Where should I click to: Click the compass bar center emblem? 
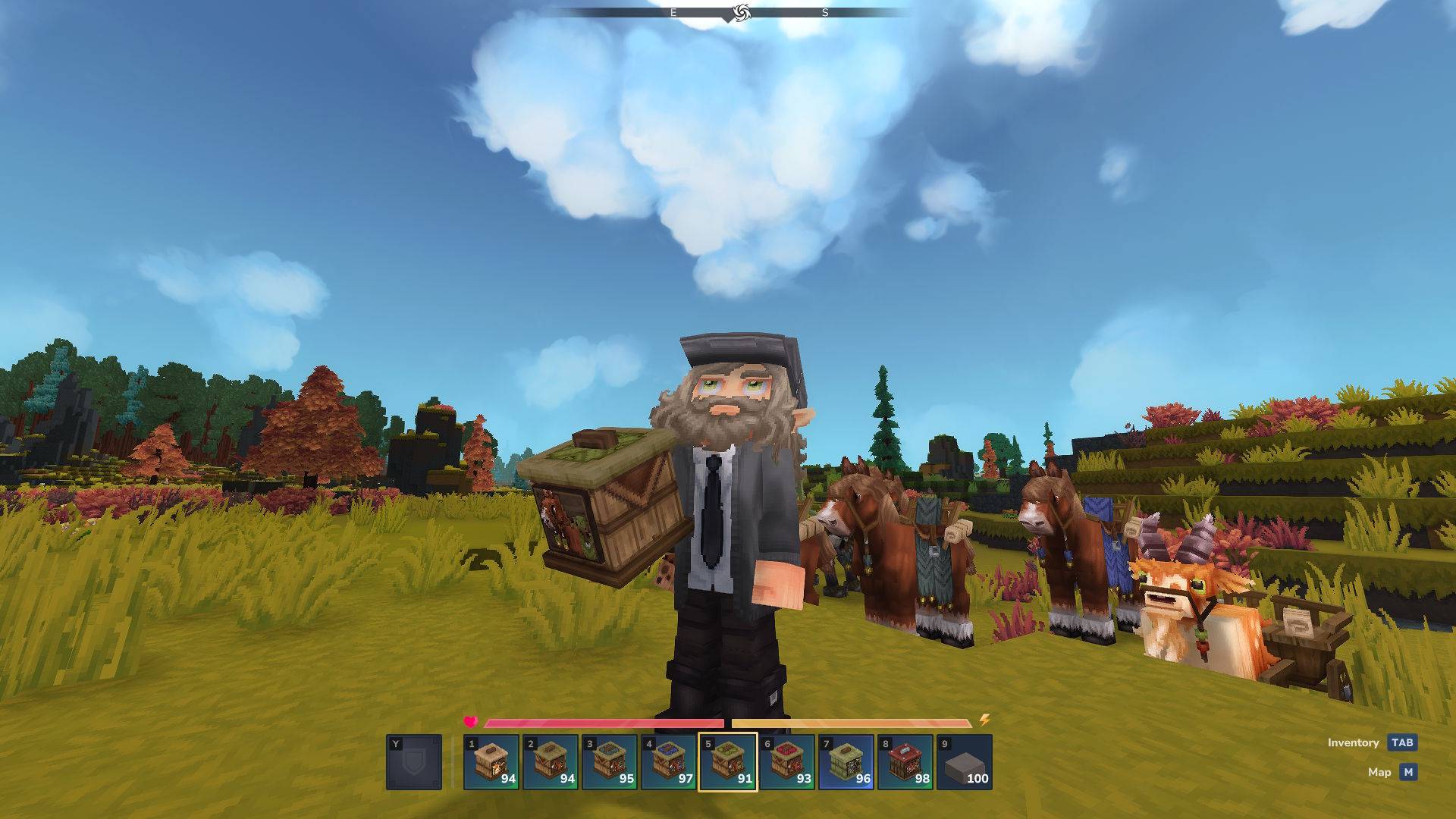click(741, 12)
